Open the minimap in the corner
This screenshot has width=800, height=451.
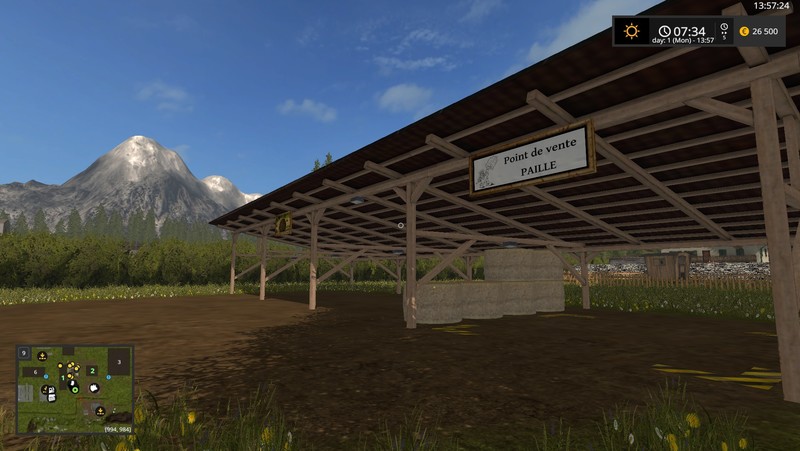(x=75, y=389)
